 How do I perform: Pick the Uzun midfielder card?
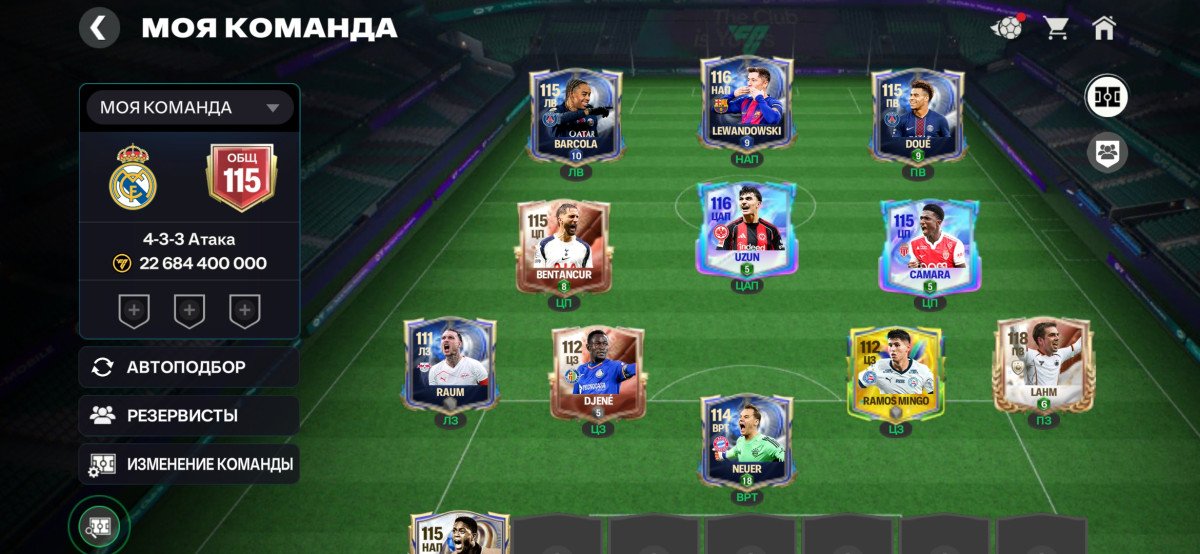[x=746, y=230]
